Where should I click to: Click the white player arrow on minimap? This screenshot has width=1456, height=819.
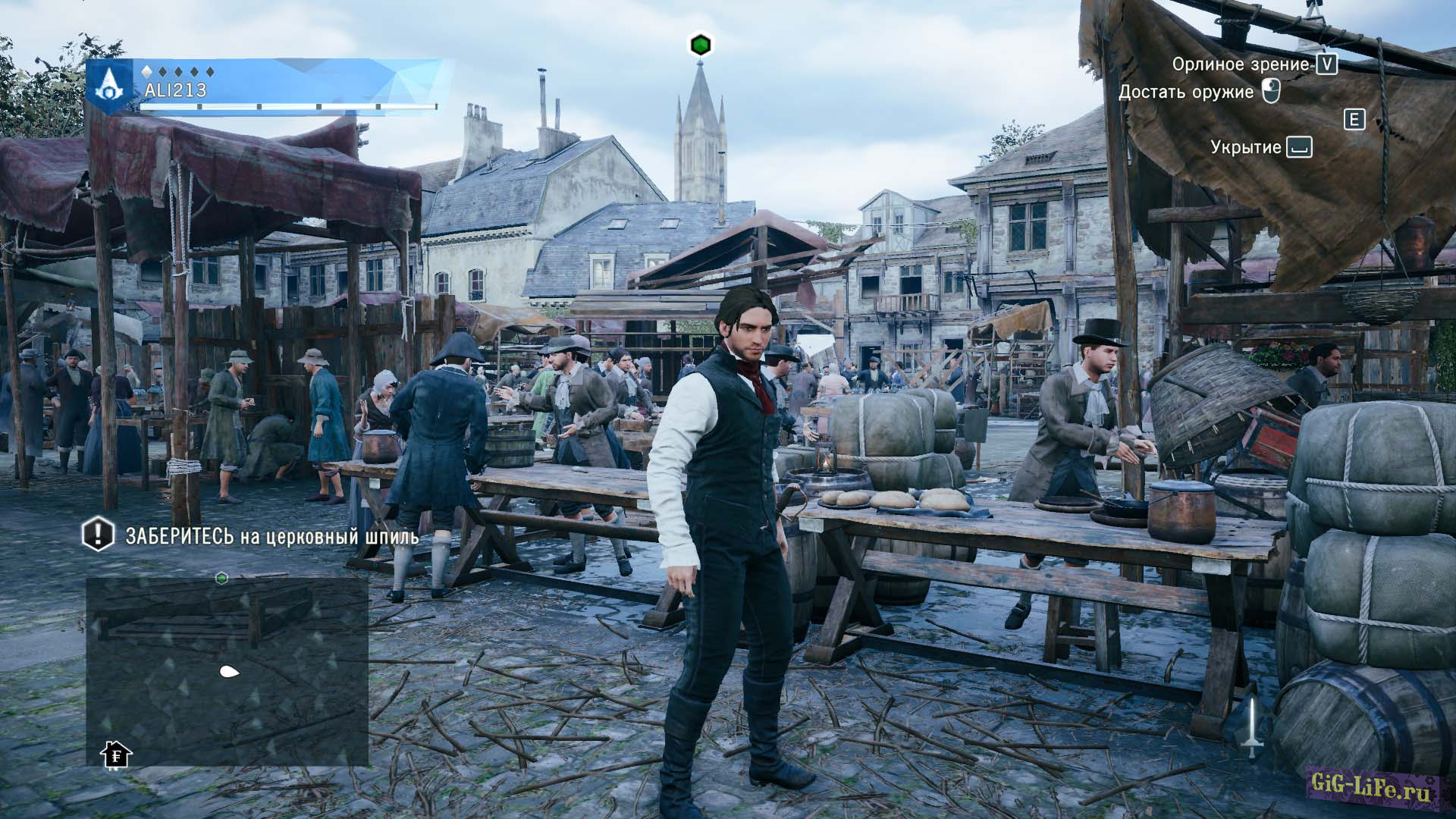pos(228,671)
